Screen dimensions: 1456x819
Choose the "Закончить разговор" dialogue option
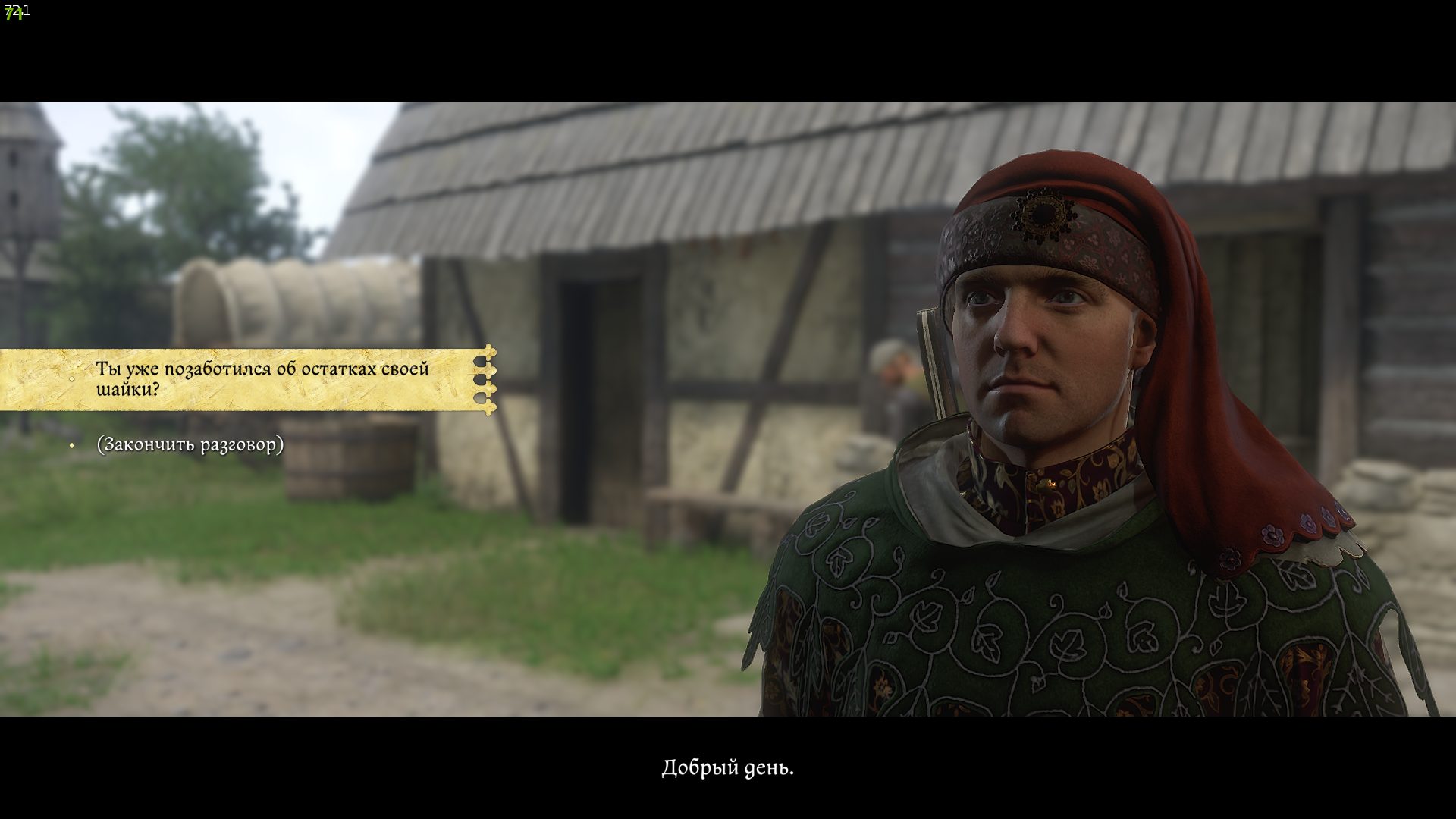pyautogui.click(x=190, y=444)
